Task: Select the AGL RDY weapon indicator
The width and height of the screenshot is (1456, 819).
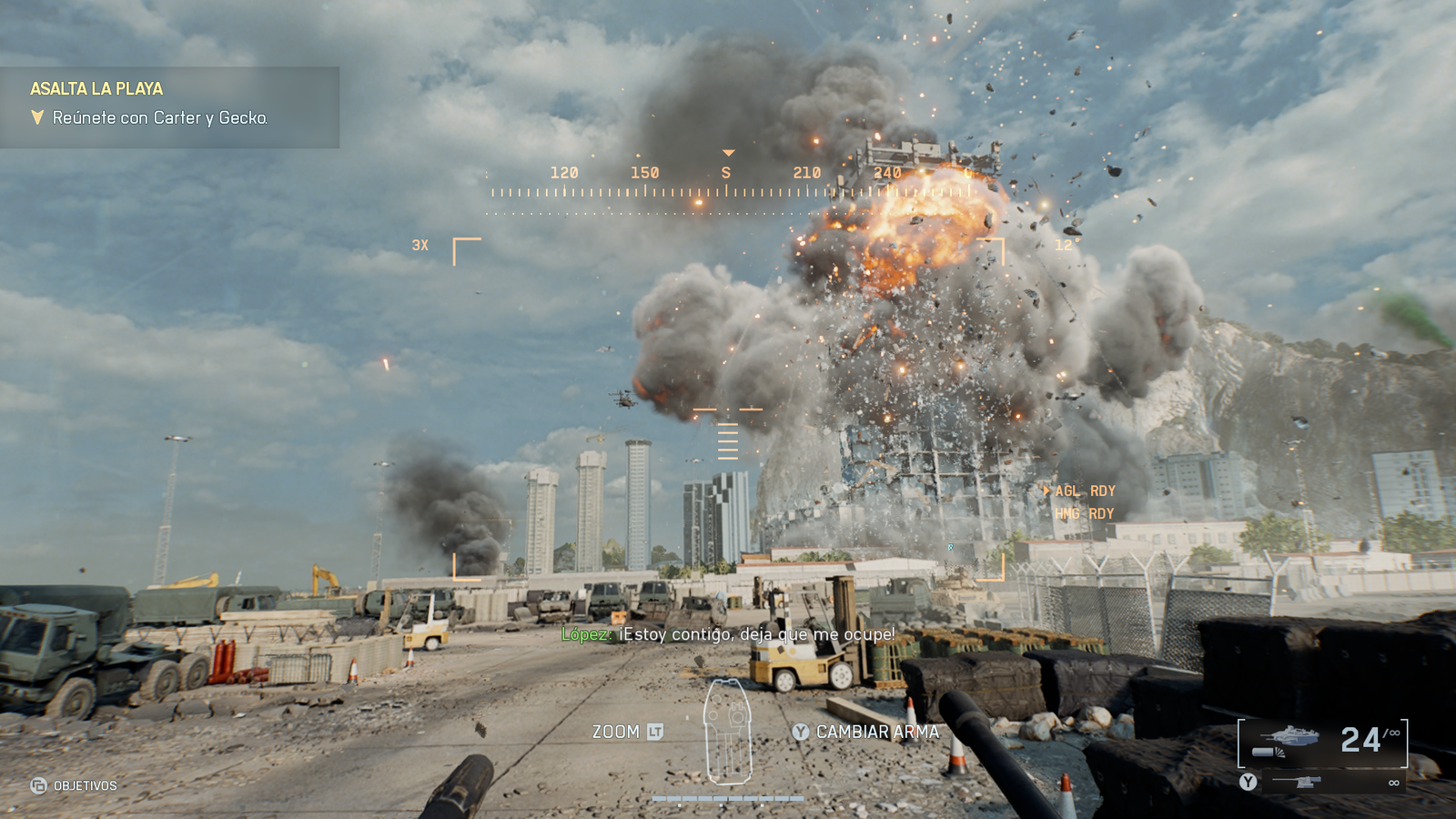Action: click(1084, 491)
